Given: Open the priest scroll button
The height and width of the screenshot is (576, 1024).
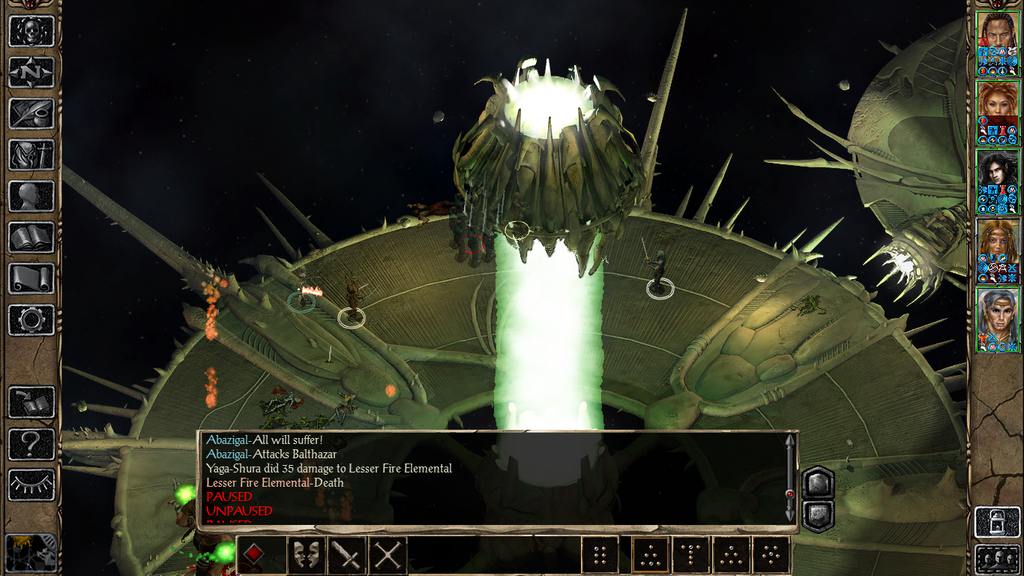Looking at the screenshot, I should 31,279.
